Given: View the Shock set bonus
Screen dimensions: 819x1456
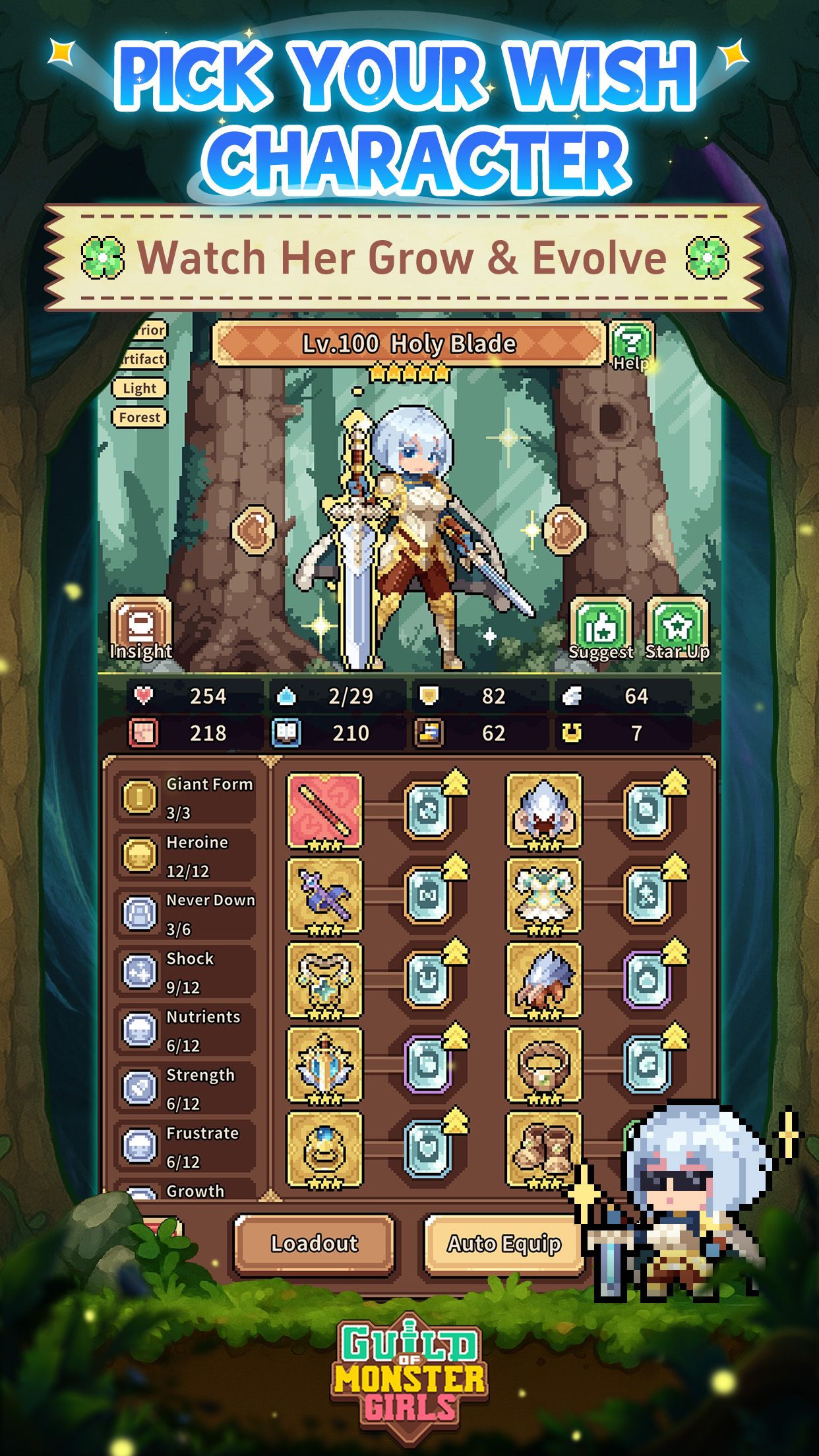Looking at the screenshot, I should point(186,972).
